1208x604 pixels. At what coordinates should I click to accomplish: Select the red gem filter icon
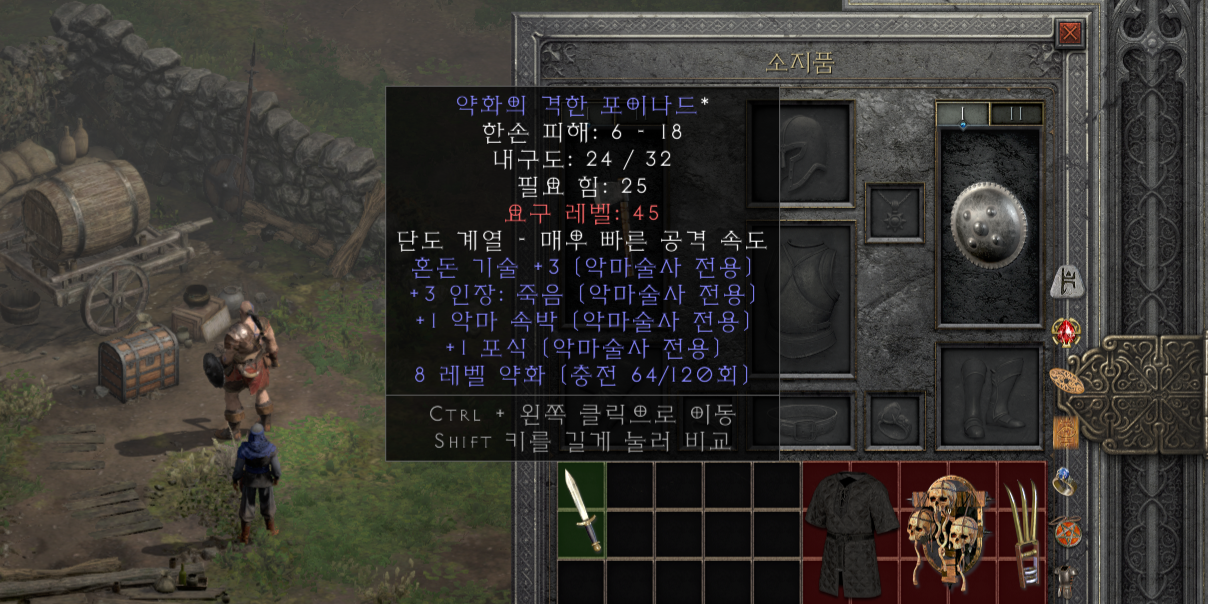click(1064, 332)
